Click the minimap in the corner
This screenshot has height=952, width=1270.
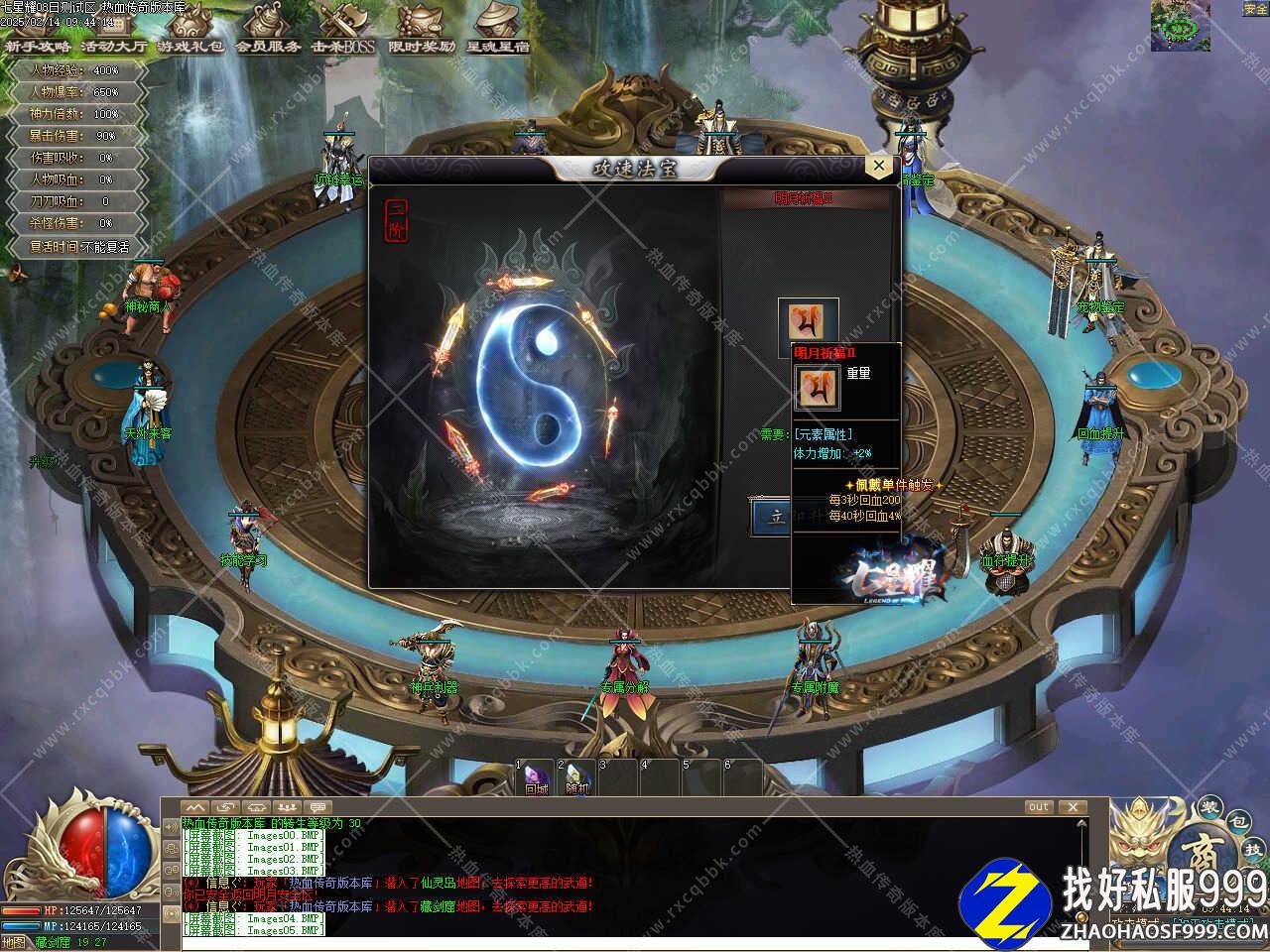point(1180,26)
